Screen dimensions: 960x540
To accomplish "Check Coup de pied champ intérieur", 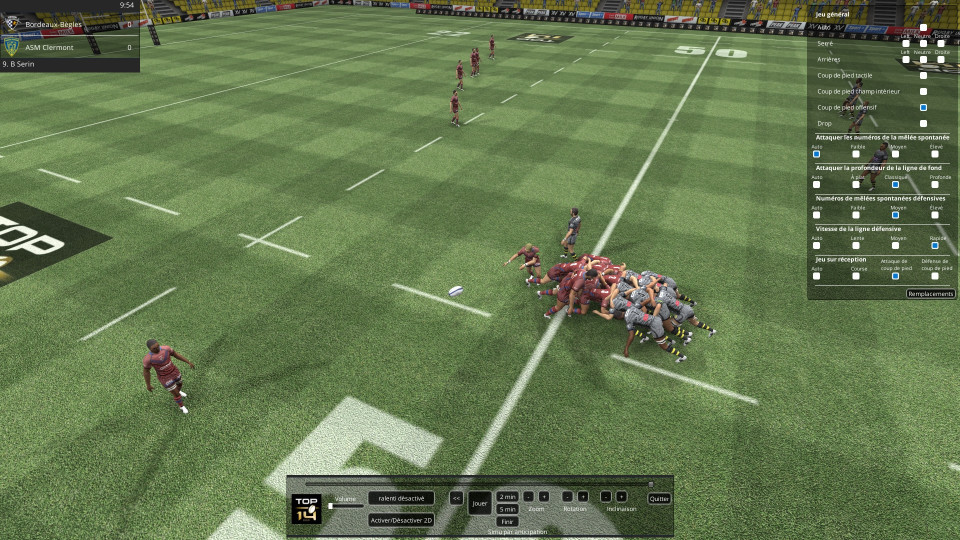I will (923, 91).
